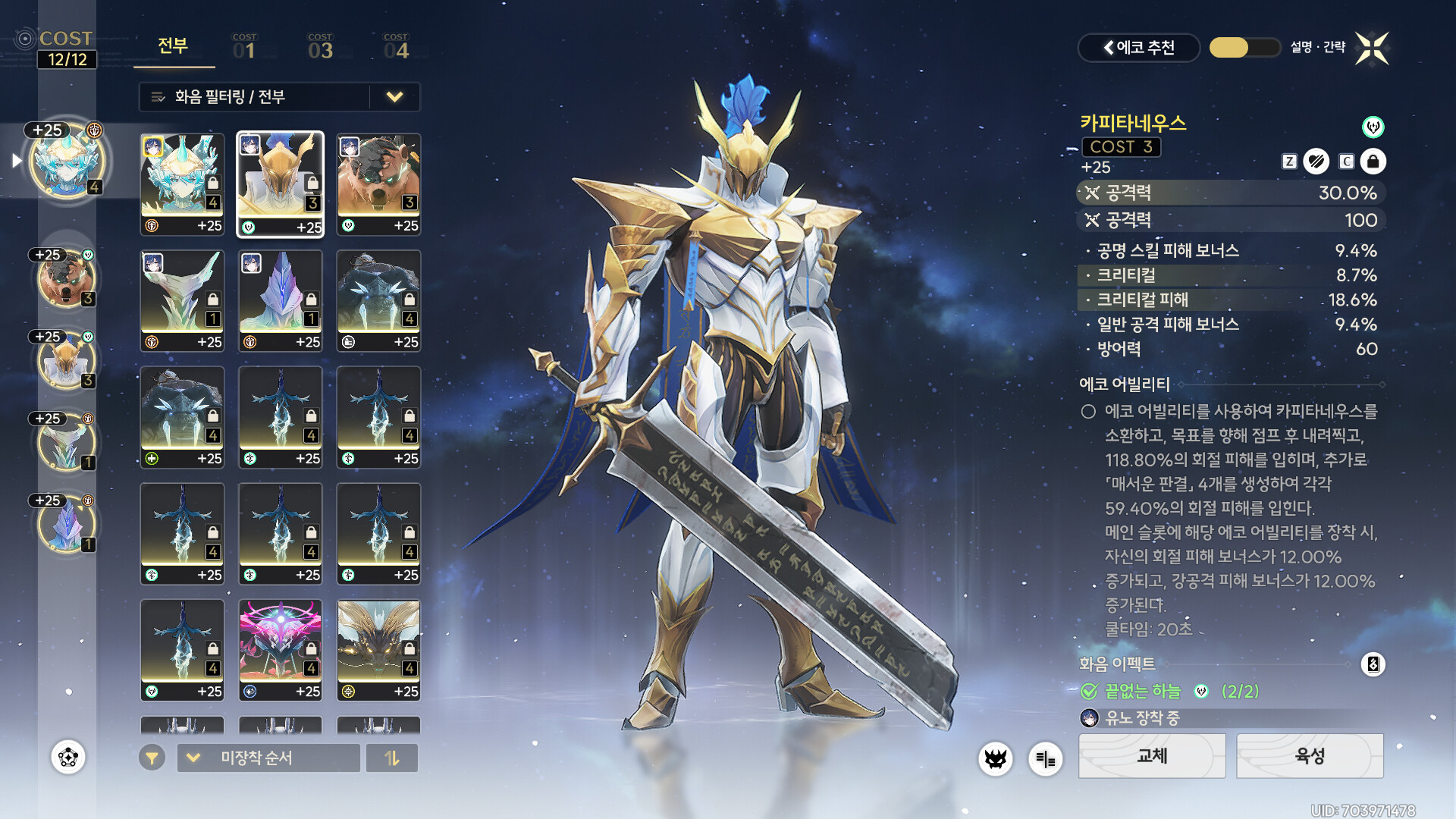Image resolution: width=1456 pixels, height=819 pixels.
Task: Go back to 에코 추천
Action: click(1138, 48)
